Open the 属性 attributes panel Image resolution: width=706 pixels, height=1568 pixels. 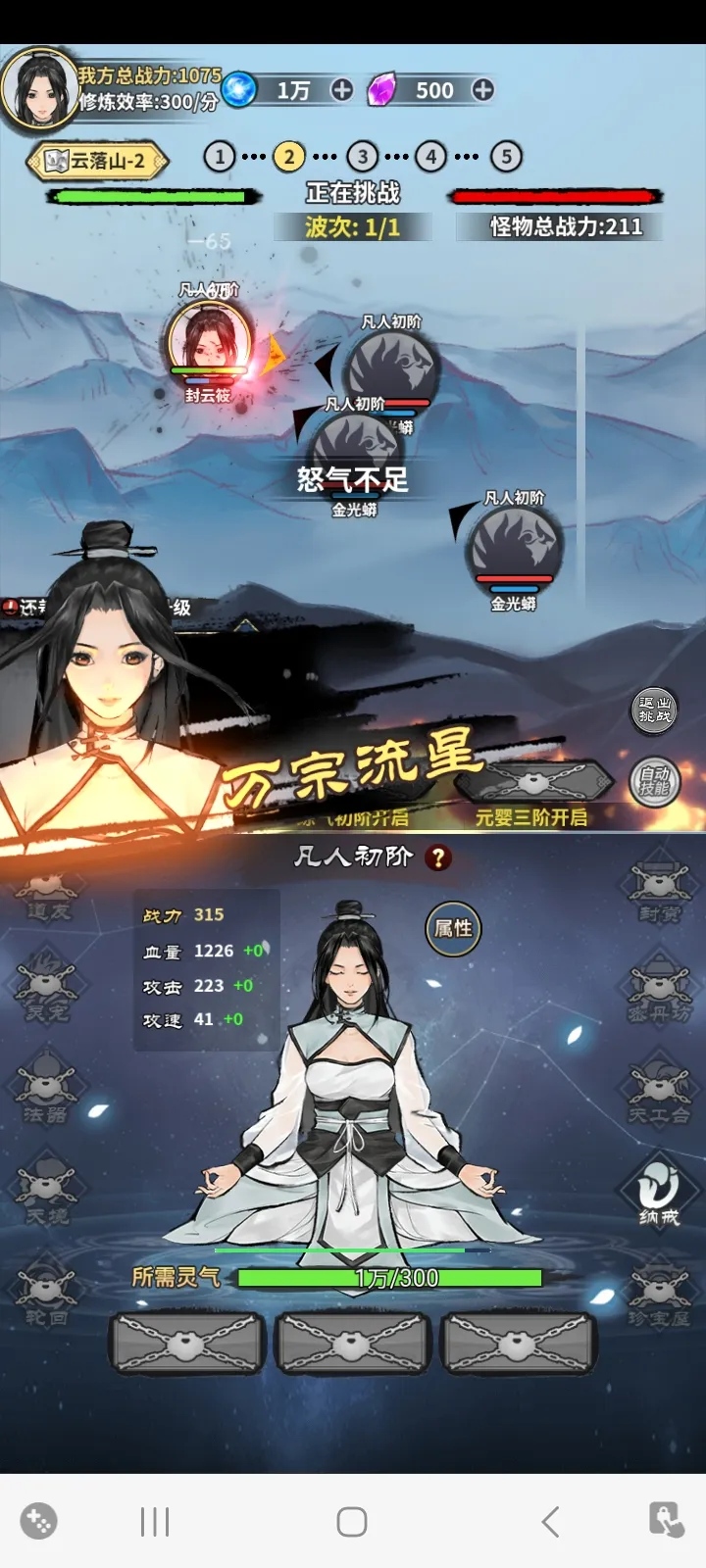point(453,928)
